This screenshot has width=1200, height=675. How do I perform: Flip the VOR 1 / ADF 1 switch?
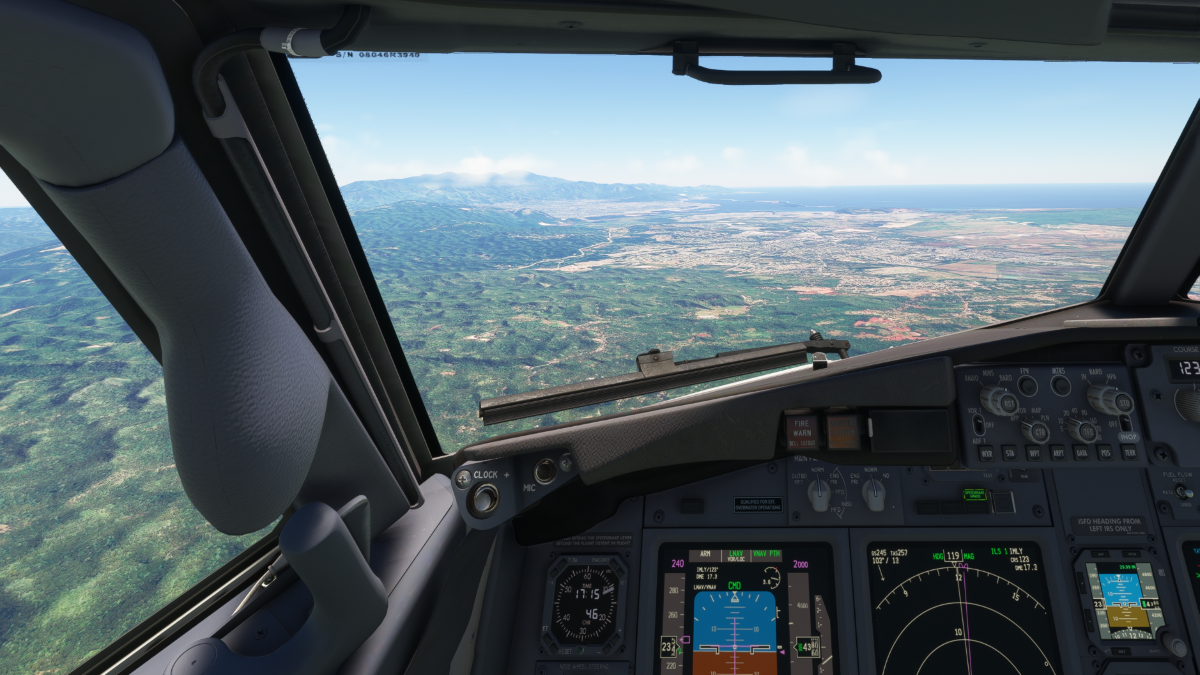tap(978, 425)
